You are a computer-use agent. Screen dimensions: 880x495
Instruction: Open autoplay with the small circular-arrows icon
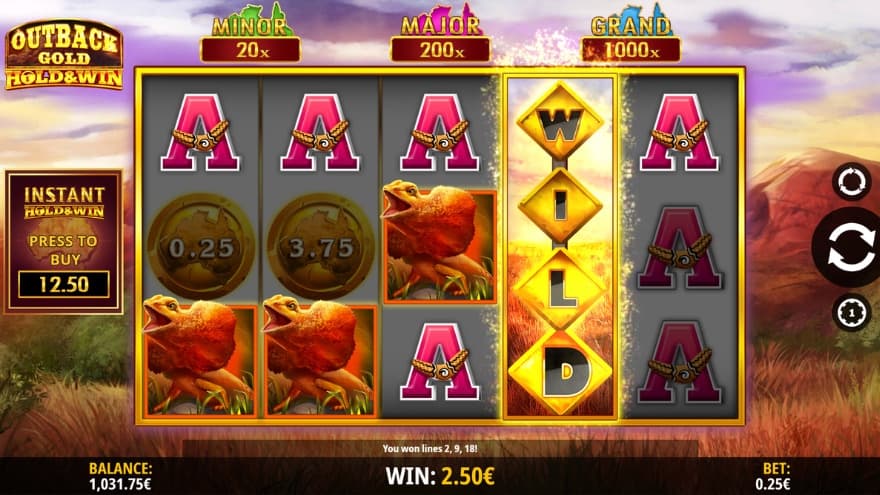point(851,181)
